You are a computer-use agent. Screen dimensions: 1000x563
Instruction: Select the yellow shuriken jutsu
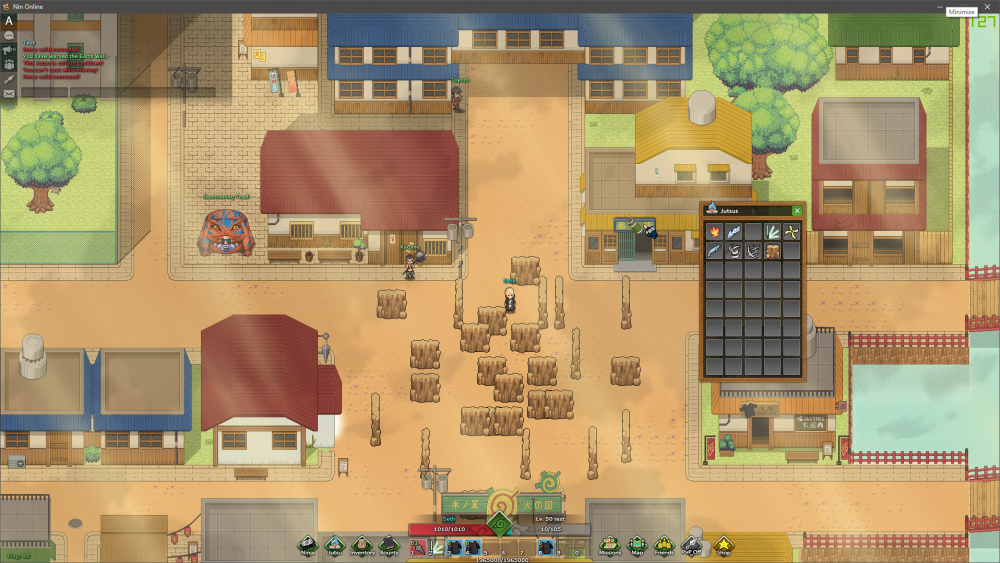[792, 232]
